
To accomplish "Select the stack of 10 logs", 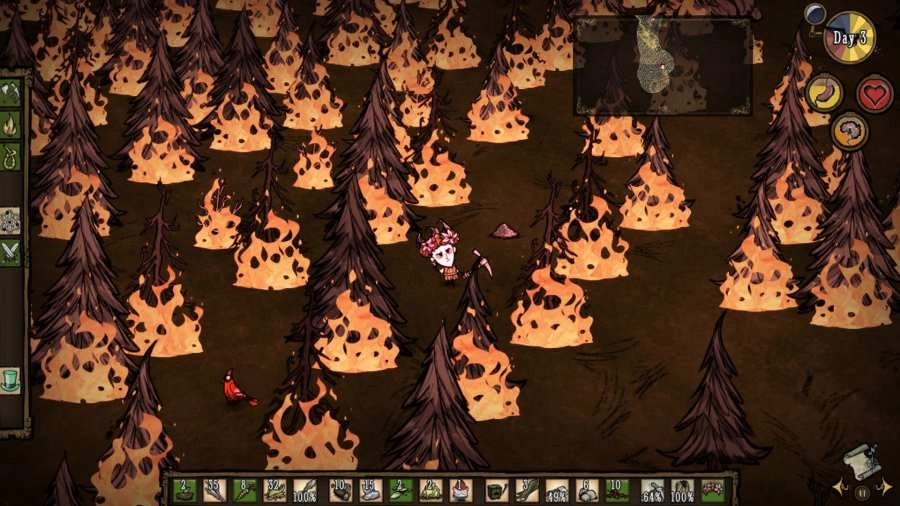I will tap(340, 490).
